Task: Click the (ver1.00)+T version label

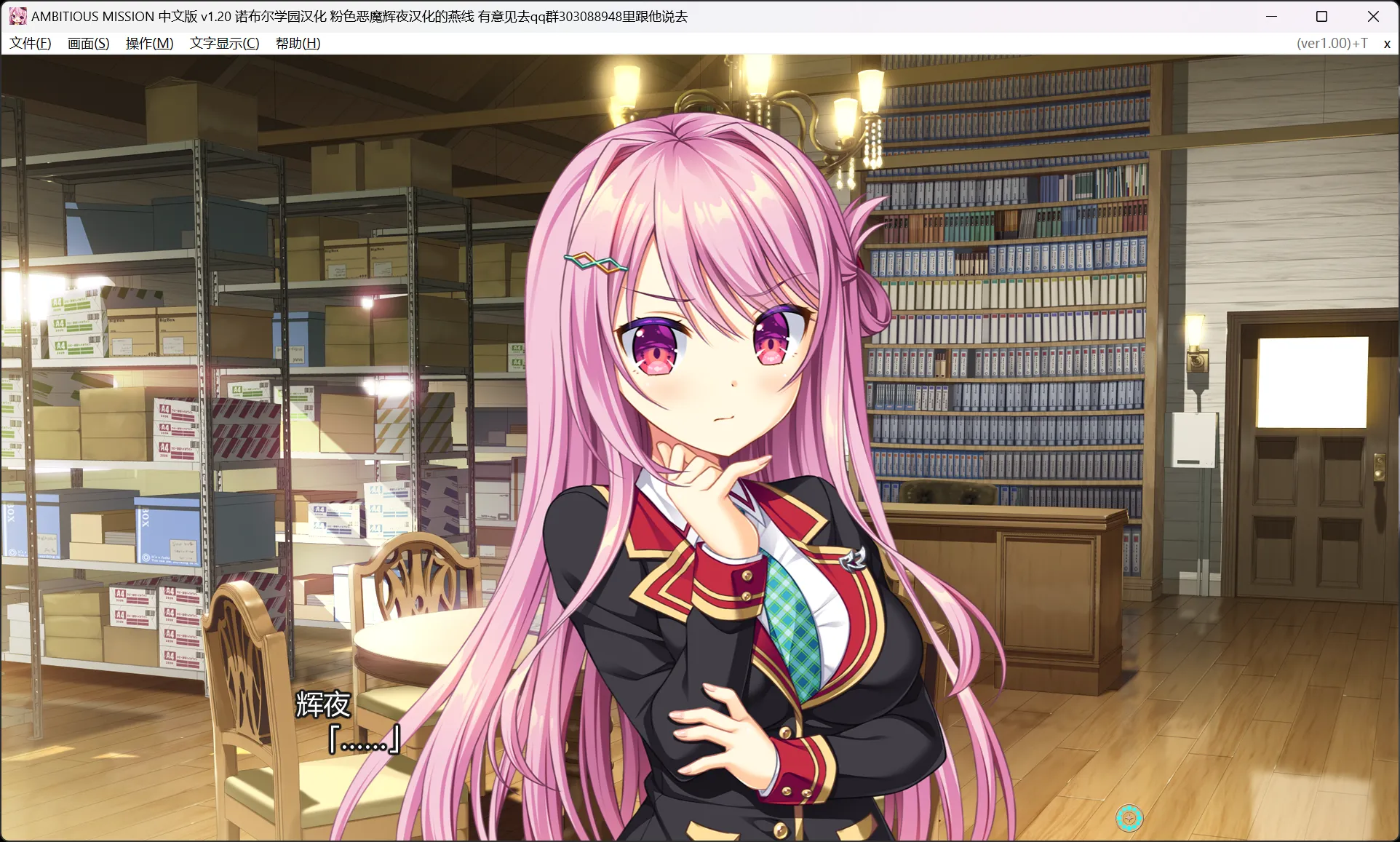Action: (x=1331, y=43)
